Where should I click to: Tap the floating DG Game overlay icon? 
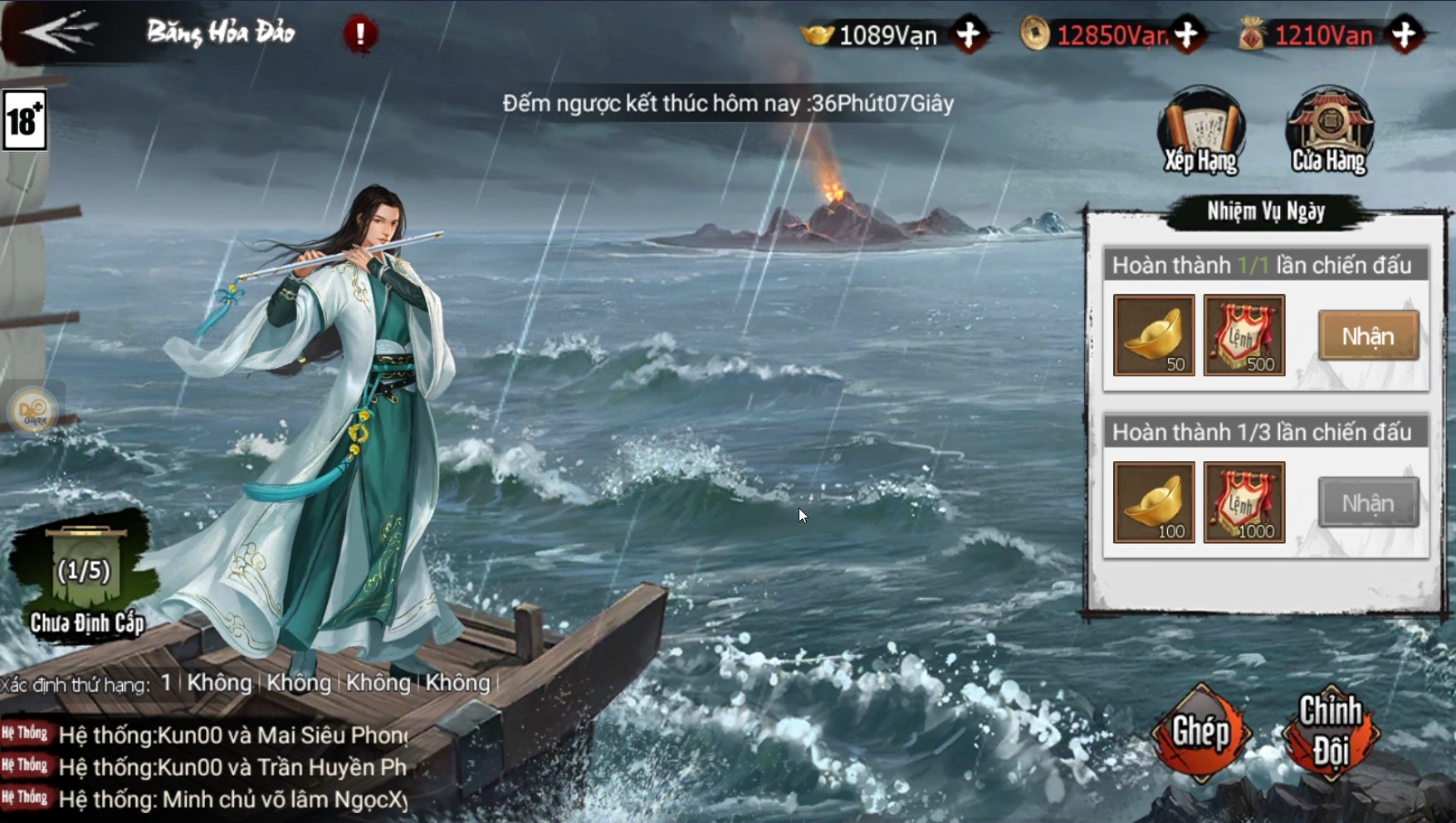point(35,410)
